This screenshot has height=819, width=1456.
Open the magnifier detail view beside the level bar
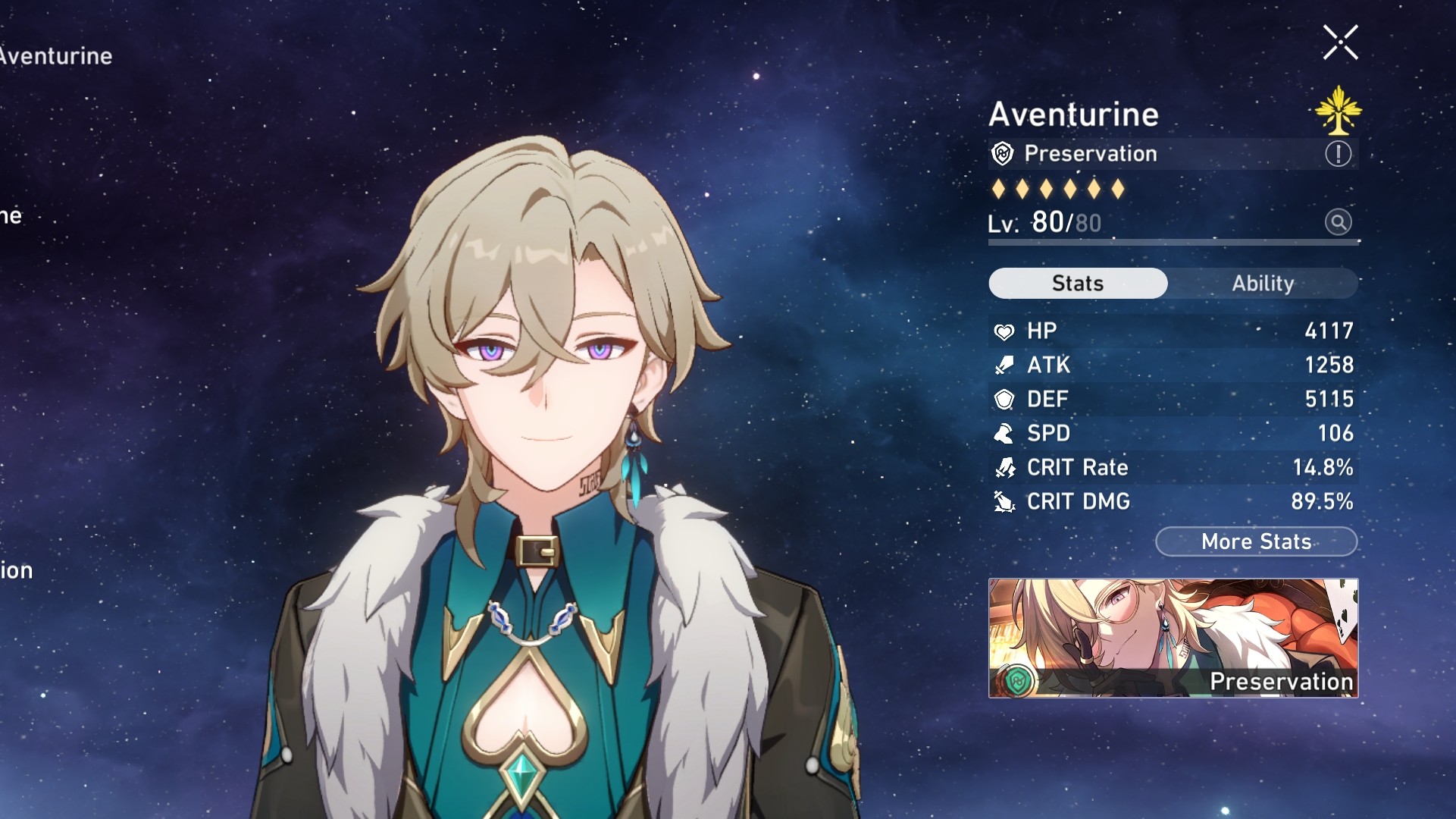pyautogui.click(x=1339, y=222)
